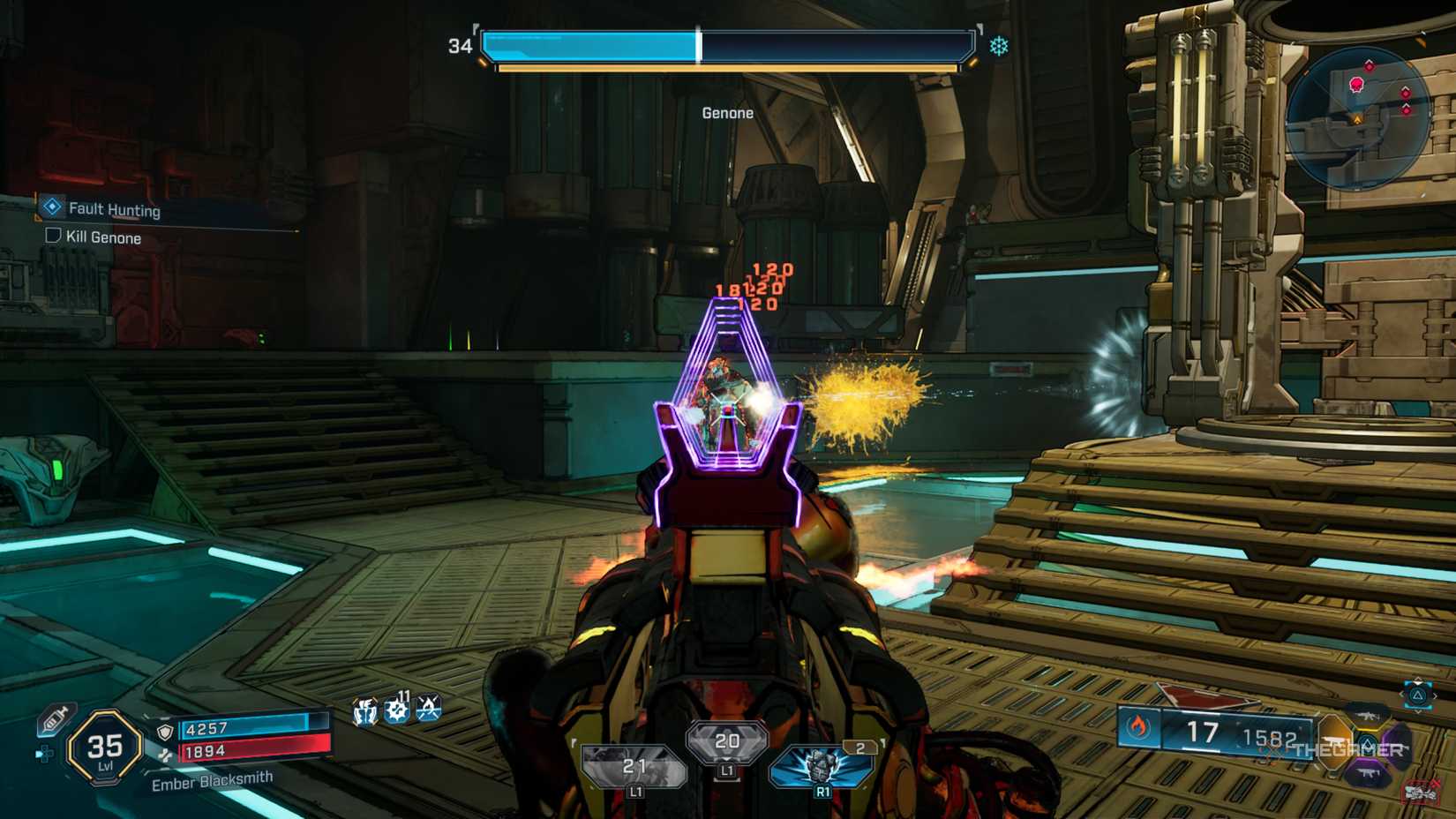Switch to the top weapon slot
The image size is (1456, 819).
tap(1366, 713)
